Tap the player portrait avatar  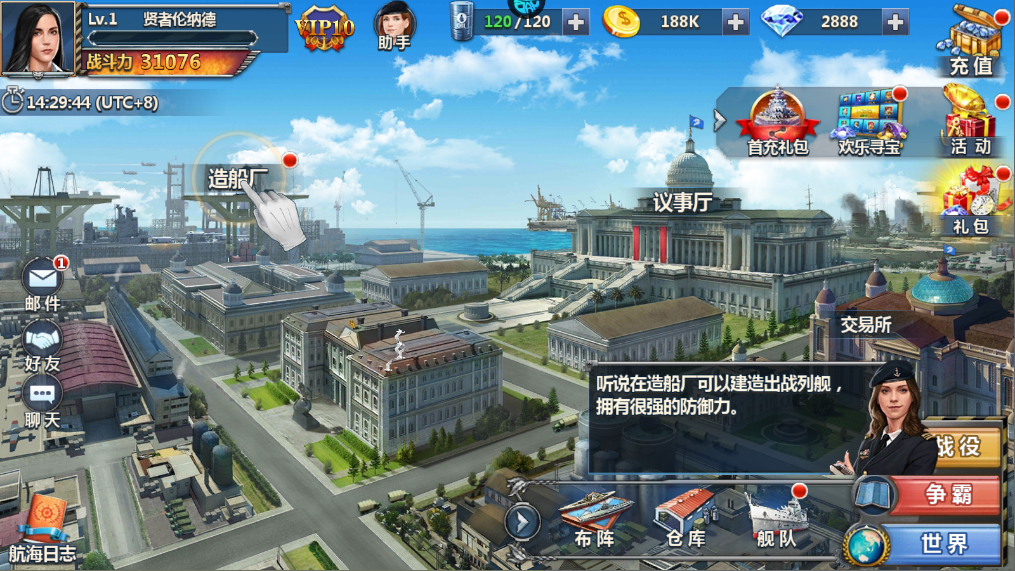38,38
